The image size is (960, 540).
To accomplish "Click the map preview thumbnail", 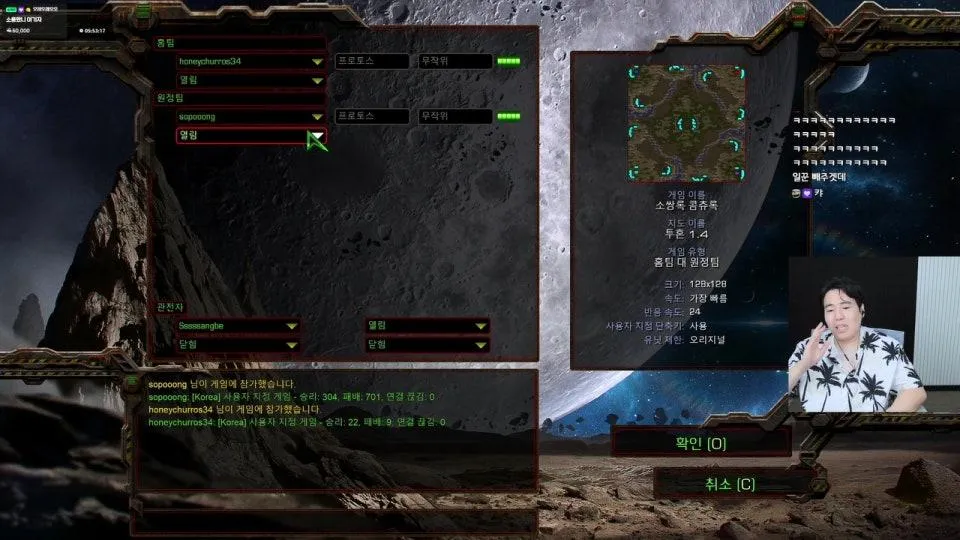I will tap(686, 124).
